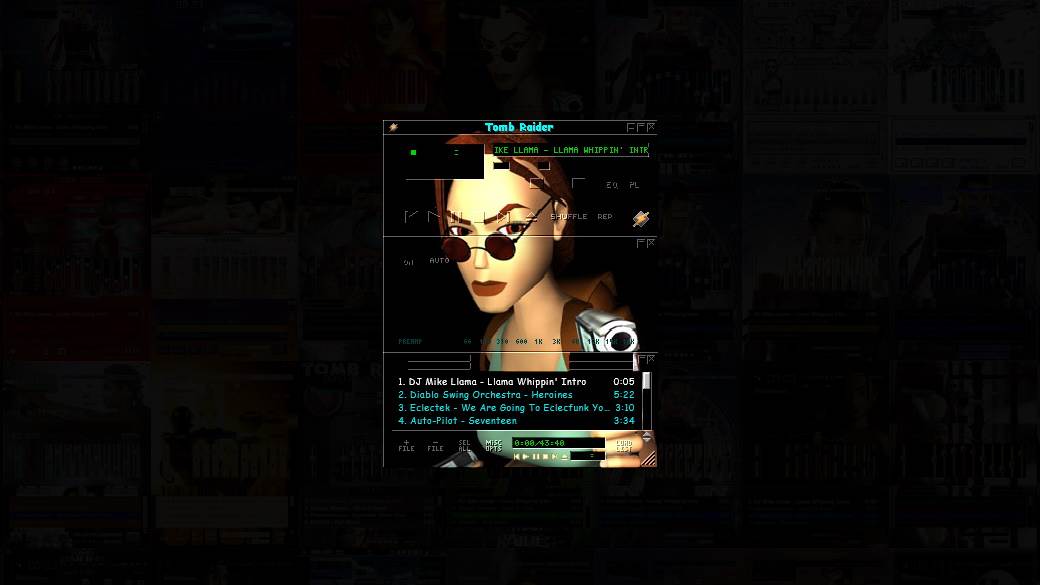Open the LOAD LIST menu
This screenshot has height=585, width=1040.
[623, 445]
